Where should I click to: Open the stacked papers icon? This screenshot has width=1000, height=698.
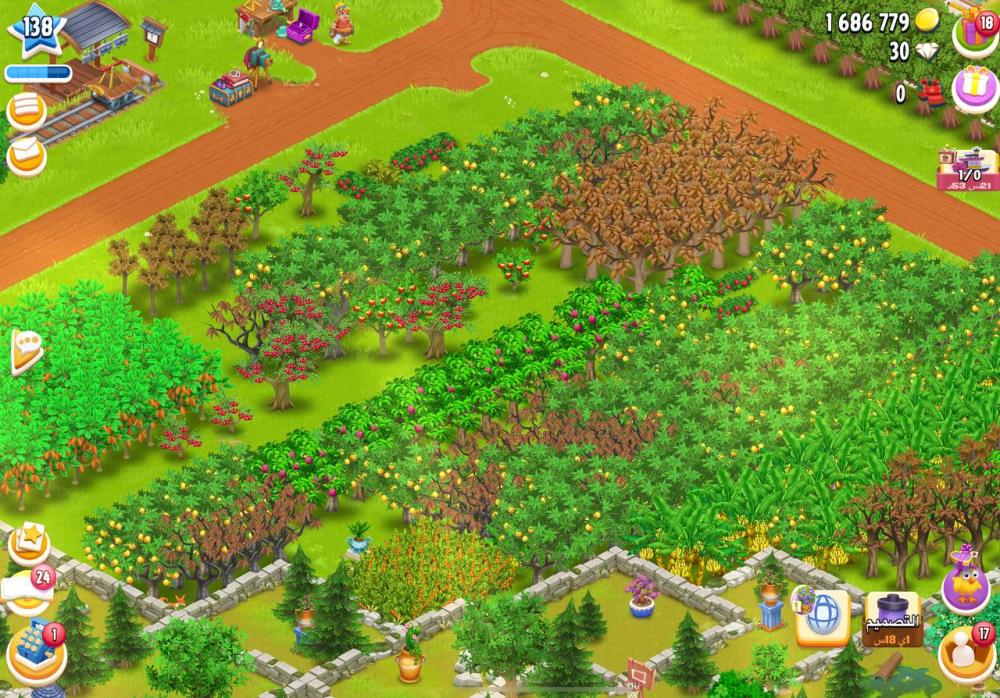coord(26,111)
